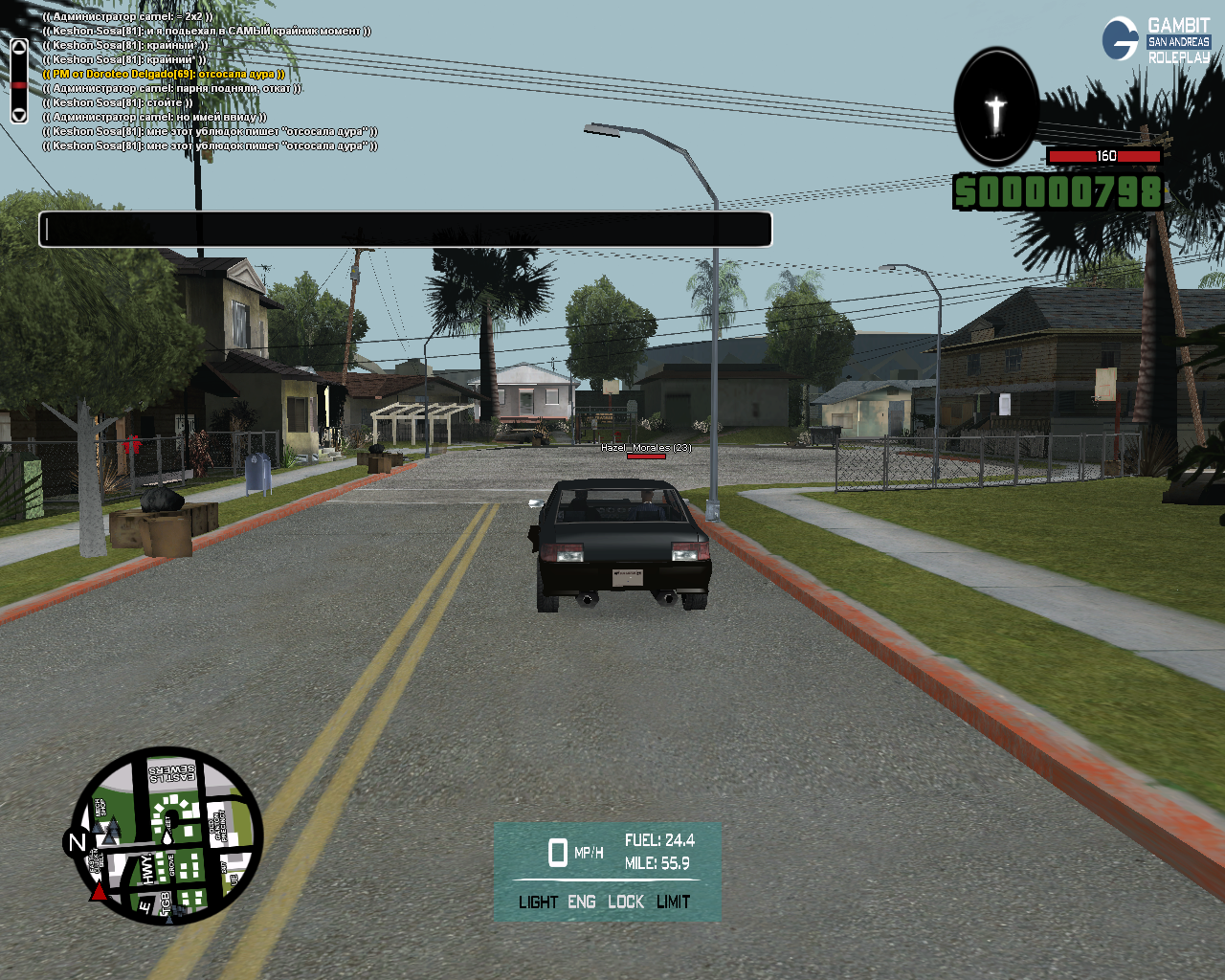Viewport: 1225px width, 980px height.
Task: Click the chat input field
Action: click(405, 230)
